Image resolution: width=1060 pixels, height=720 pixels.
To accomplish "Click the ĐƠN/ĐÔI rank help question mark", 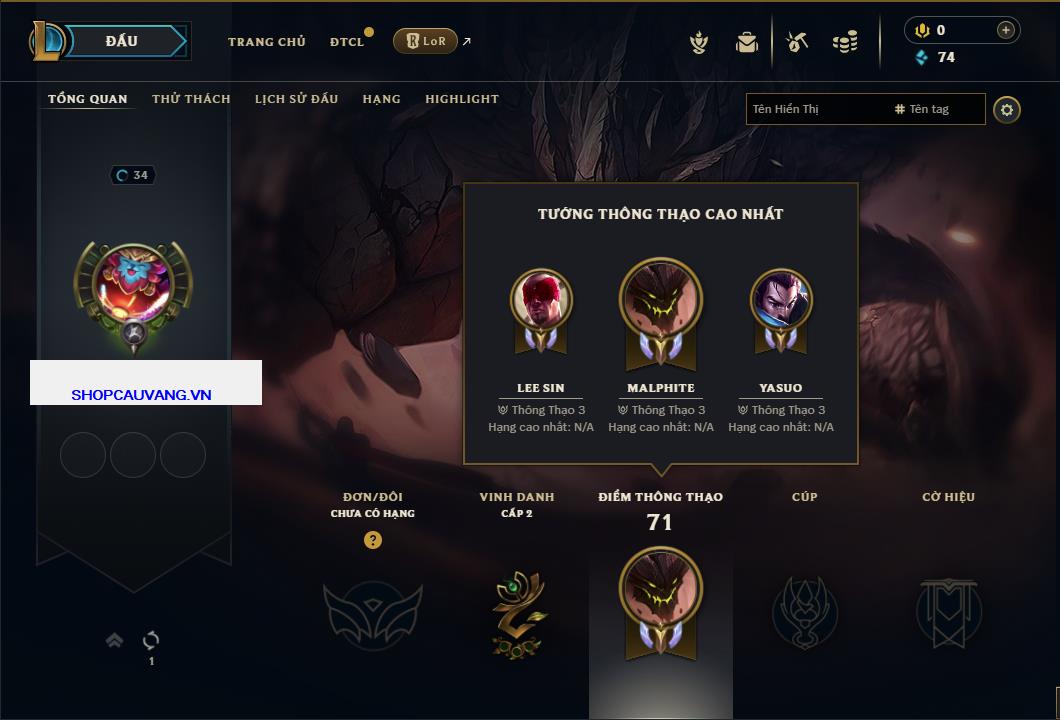I will click(x=373, y=540).
